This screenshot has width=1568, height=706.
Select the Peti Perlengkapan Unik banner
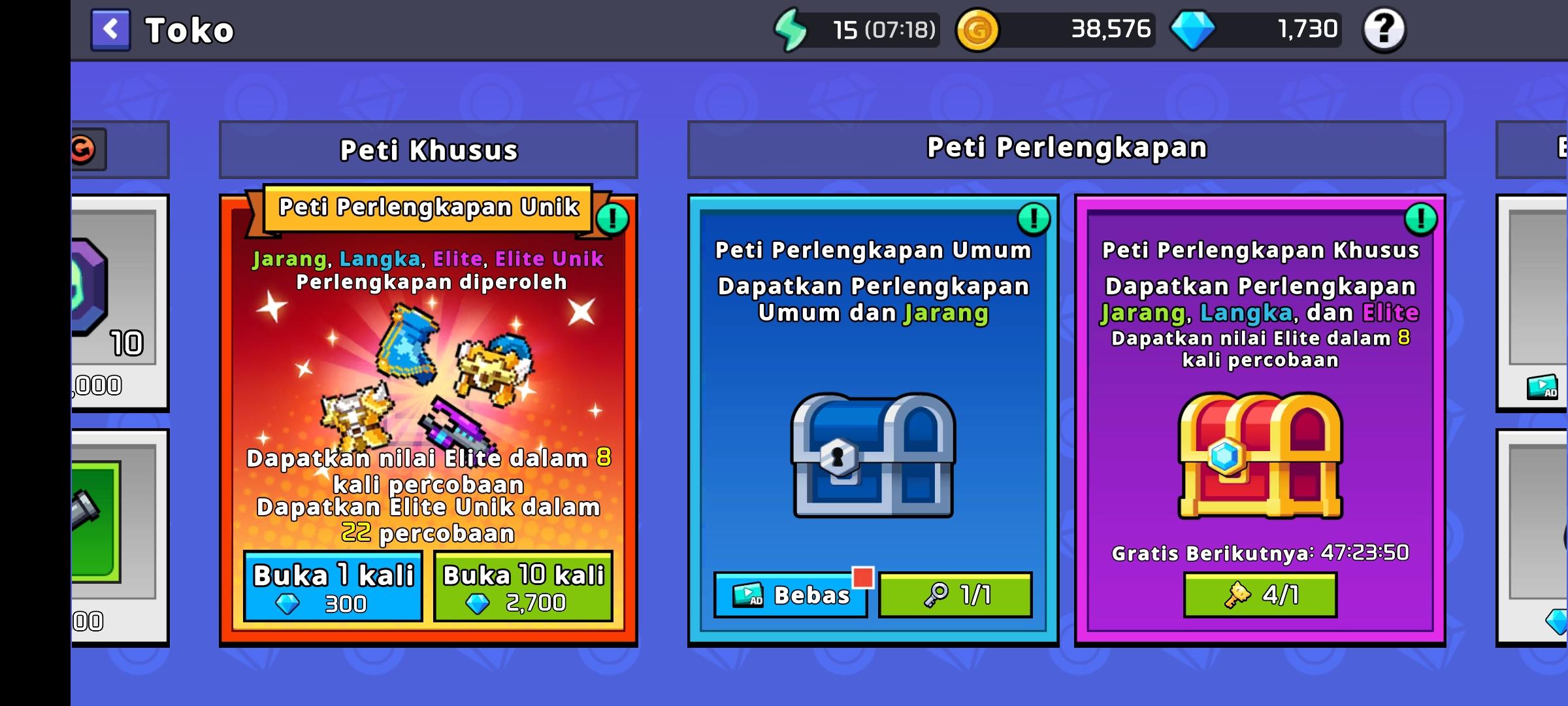coord(428,209)
